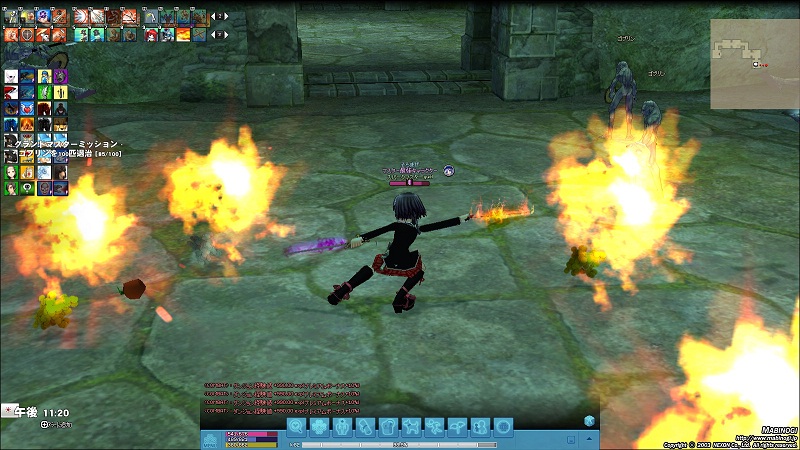Open the clover-shaped skills menu icon
The width and height of the screenshot is (800, 450).
pos(319,427)
